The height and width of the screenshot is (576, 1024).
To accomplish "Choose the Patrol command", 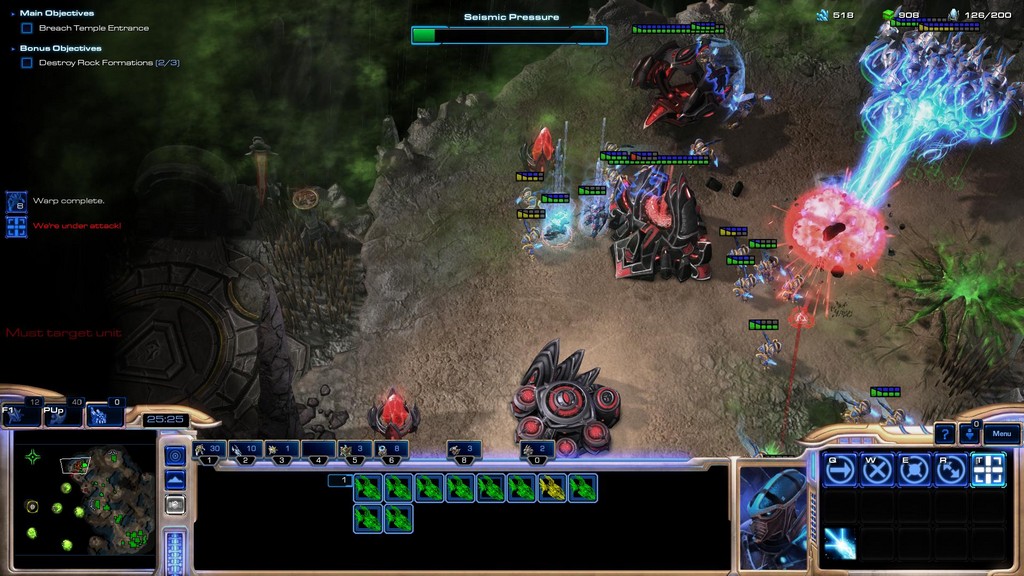I will [x=950, y=469].
